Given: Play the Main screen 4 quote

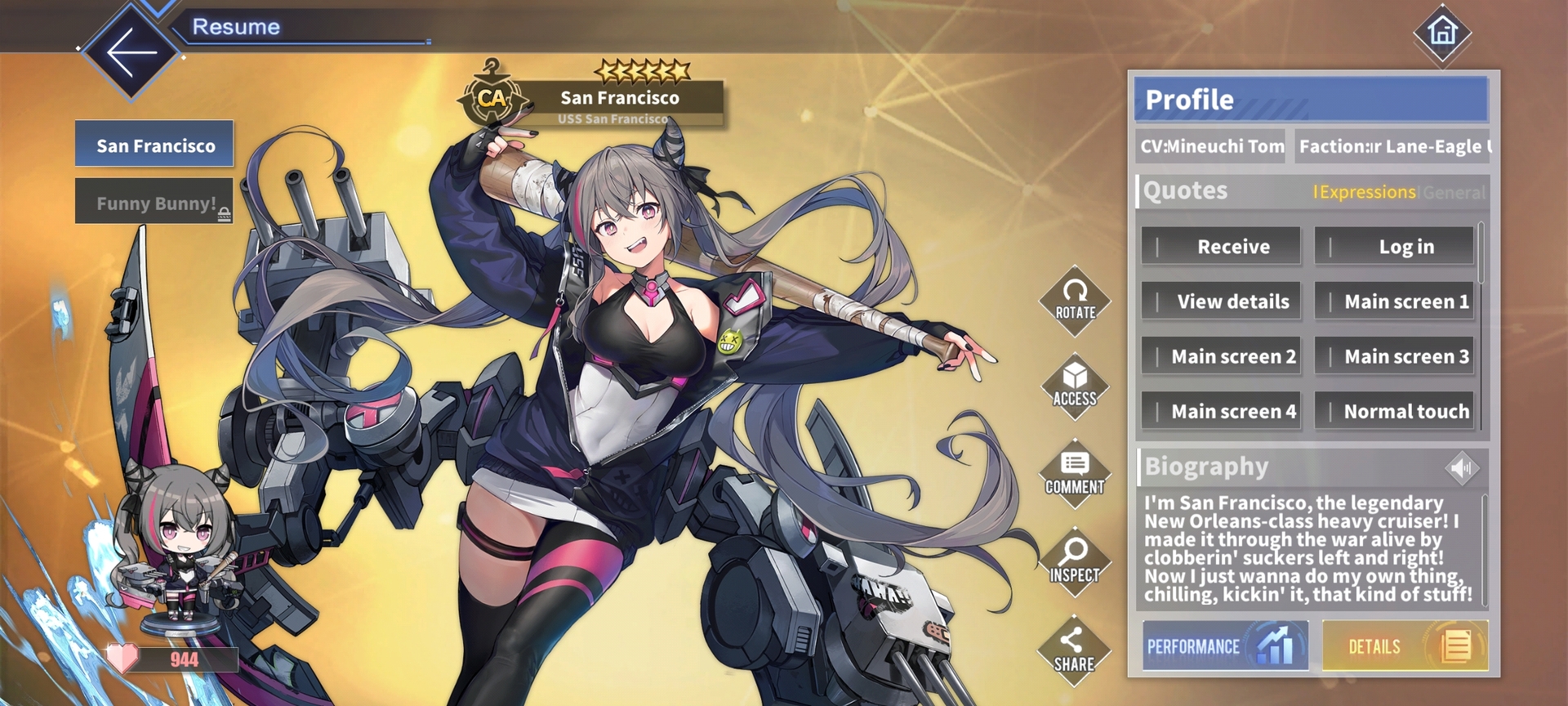Looking at the screenshot, I should click(1221, 411).
